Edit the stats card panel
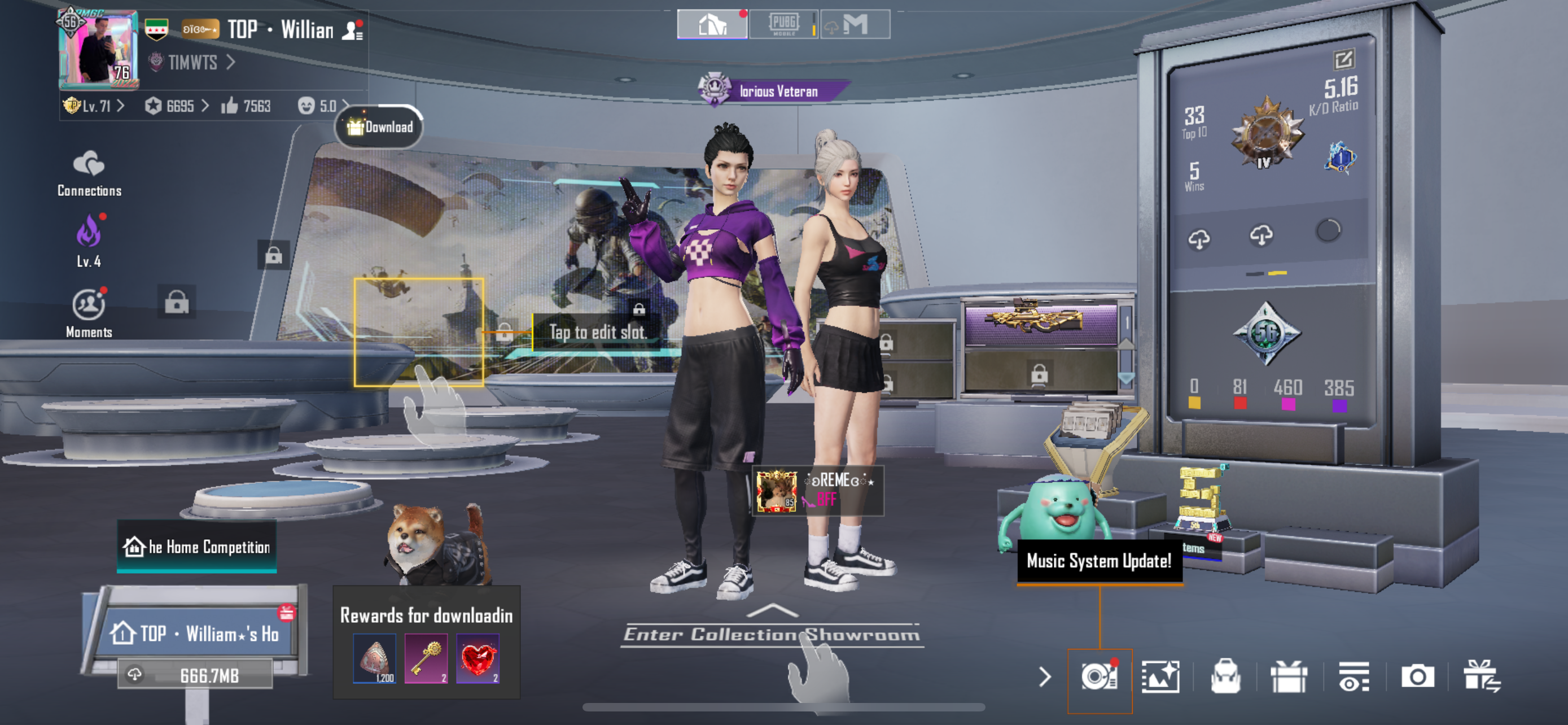Screen dimensions: 1568x725 [x=1343, y=60]
